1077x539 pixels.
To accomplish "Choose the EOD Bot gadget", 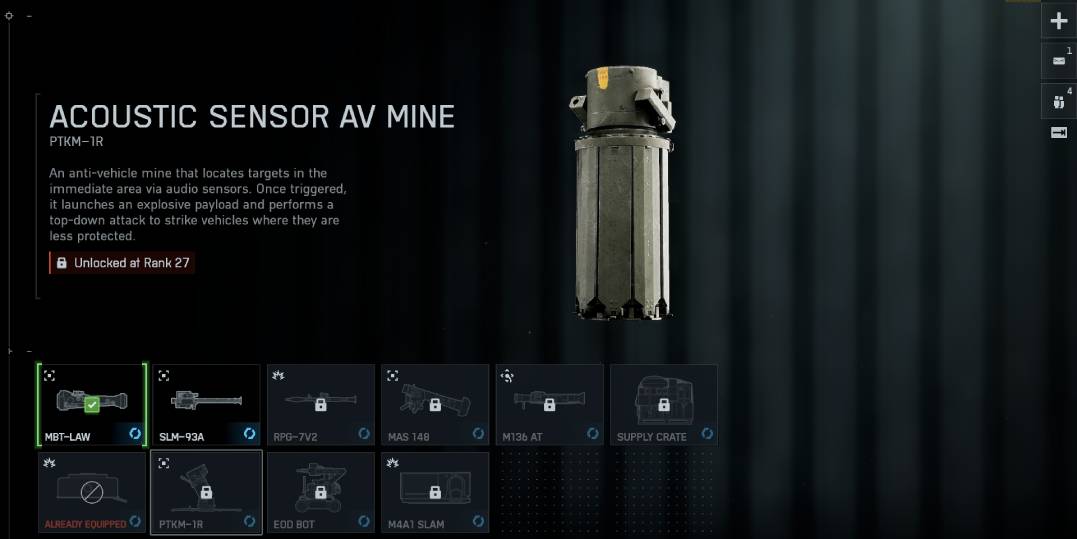I will pos(320,492).
